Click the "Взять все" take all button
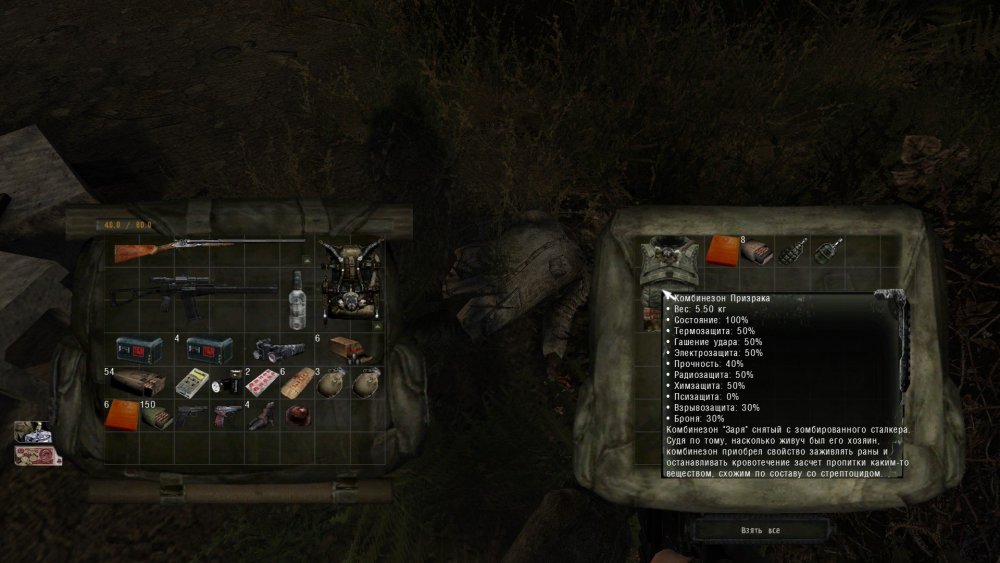 pos(762,527)
